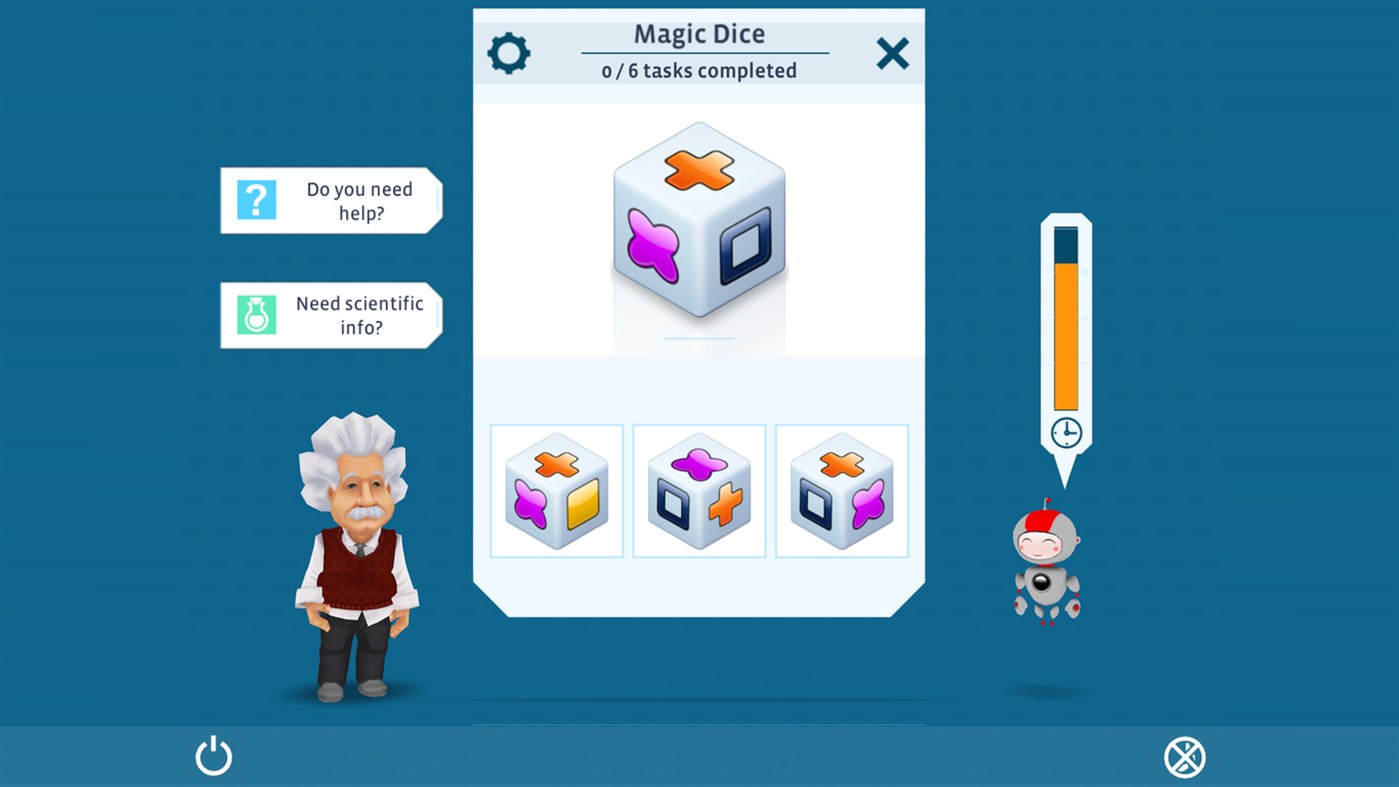This screenshot has height=787, width=1399.
Task: Close the Magic Dice panel
Action: pos(891,54)
